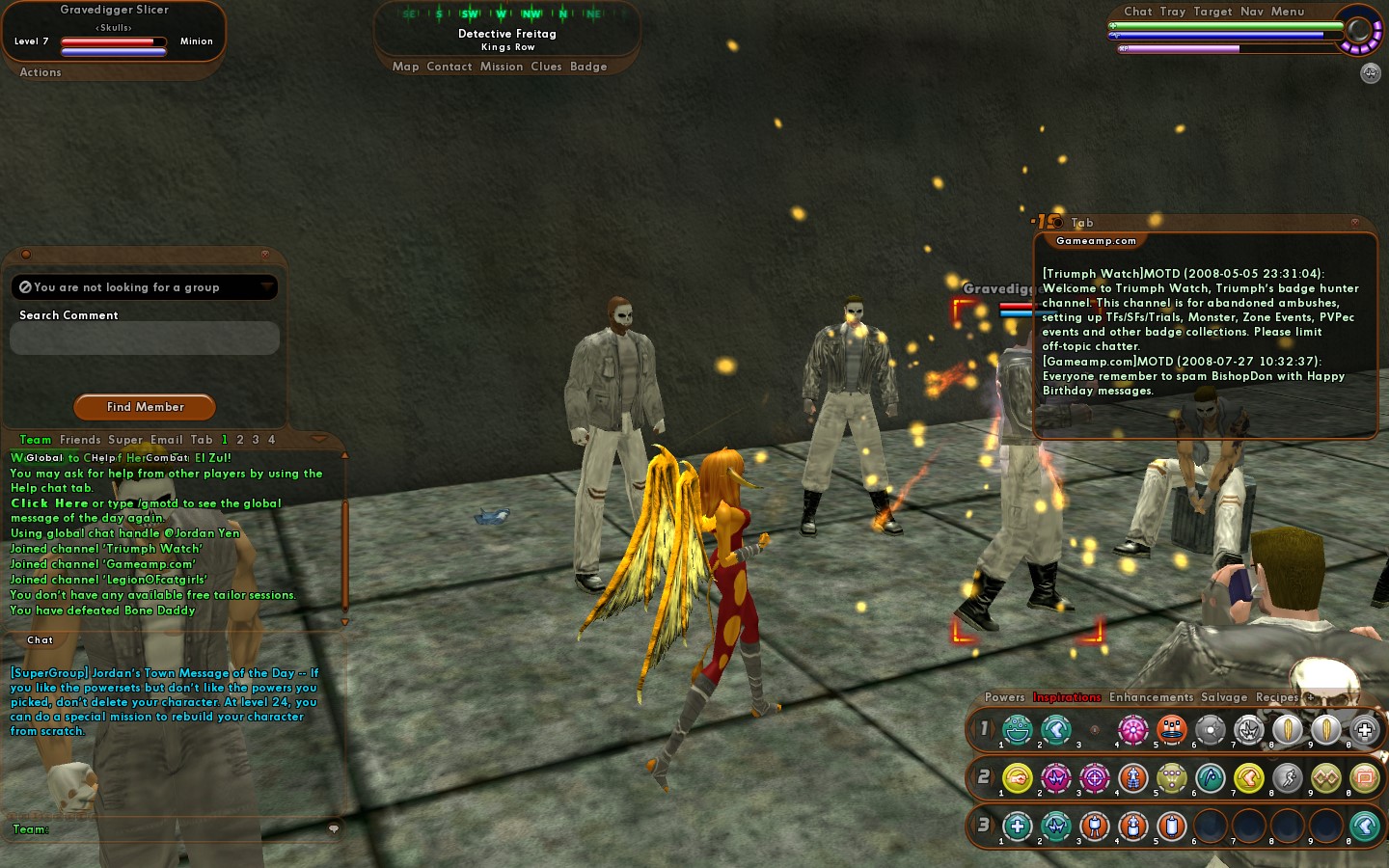Image resolution: width=1389 pixels, height=868 pixels.
Task: Switch to the Email tab
Action: point(166,440)
